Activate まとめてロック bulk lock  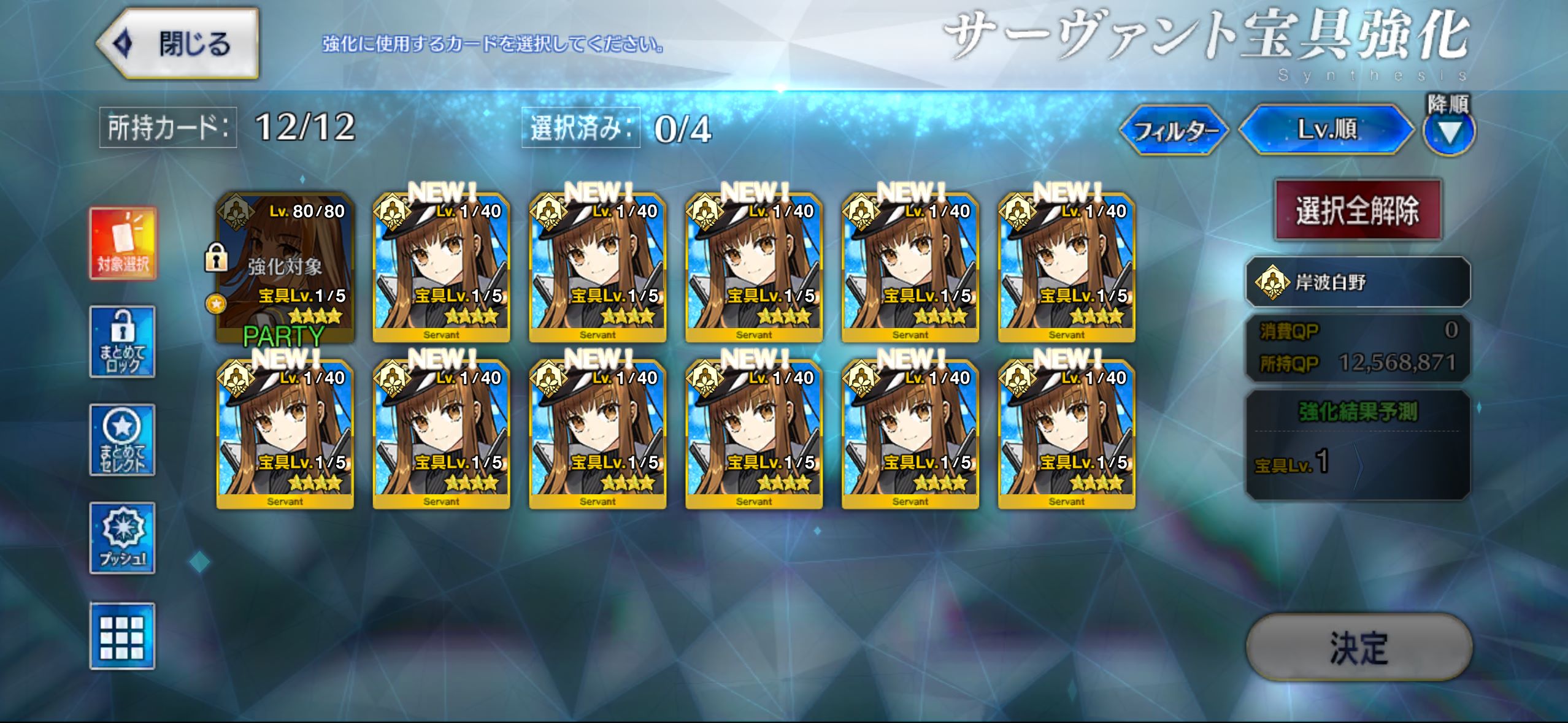(x=123, y=342)
